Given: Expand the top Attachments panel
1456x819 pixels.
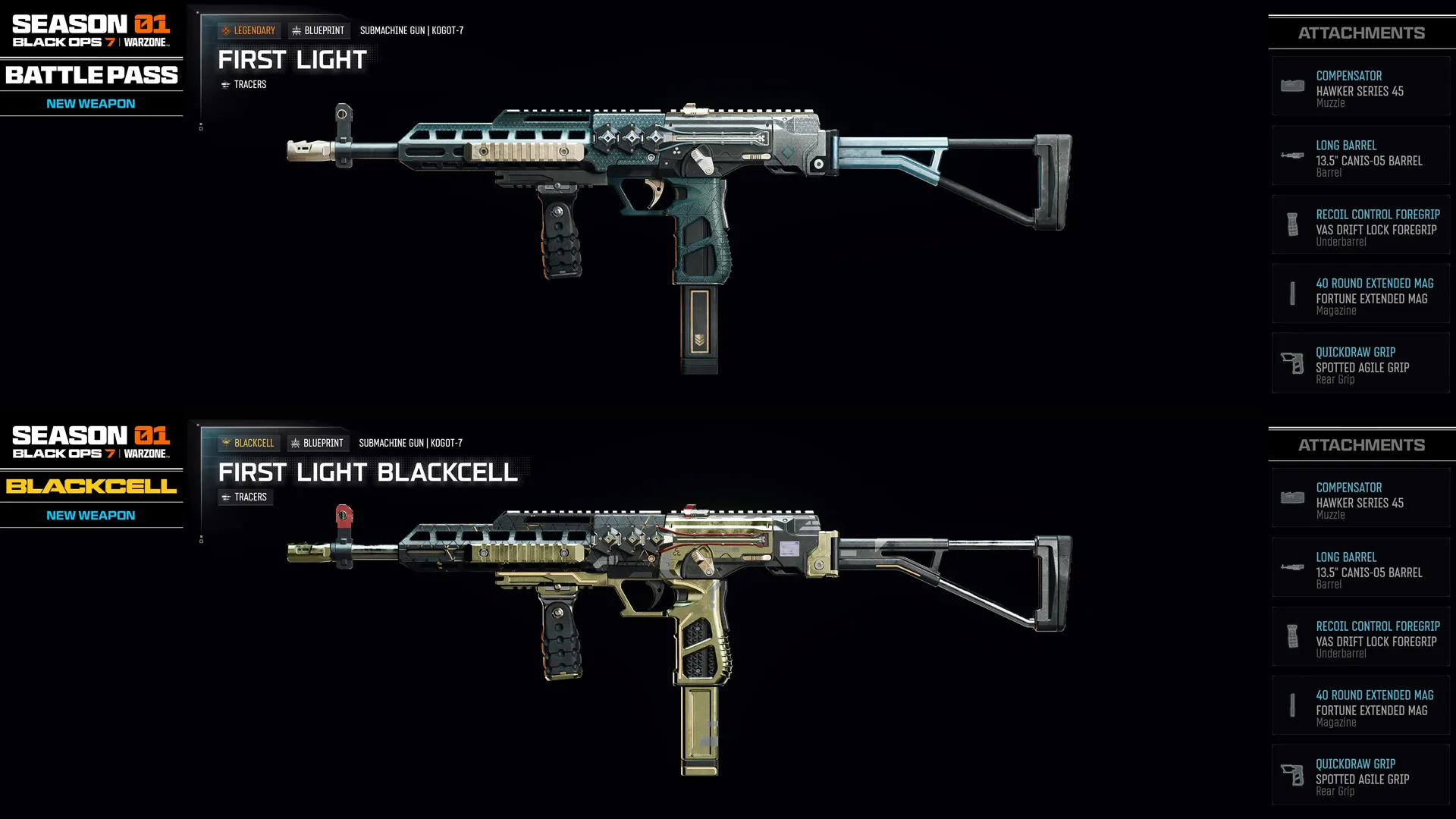Looking at the screenshot, I should pos(1361,32).
